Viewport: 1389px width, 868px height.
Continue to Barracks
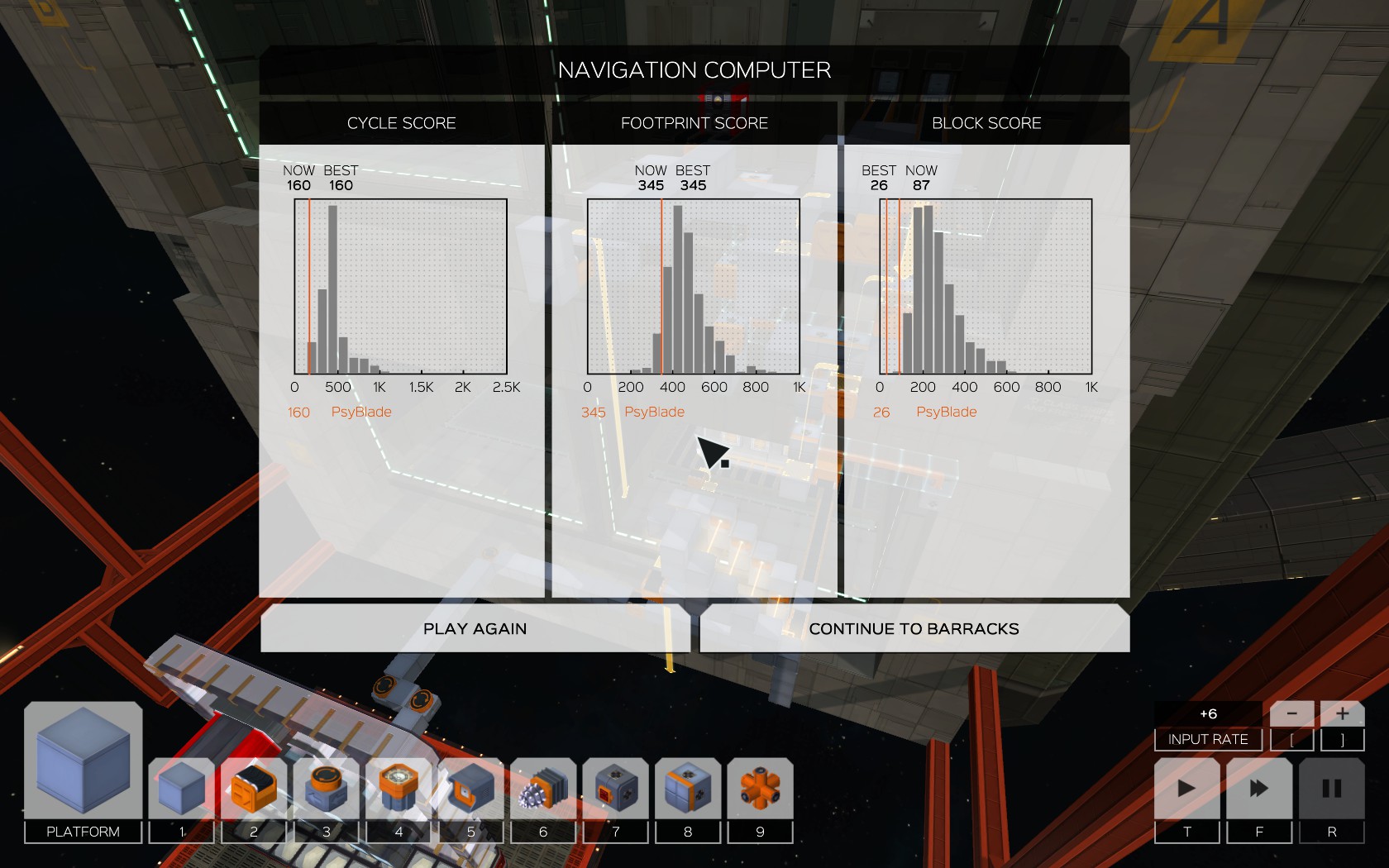pyautogui.click(x=914, y=629)
